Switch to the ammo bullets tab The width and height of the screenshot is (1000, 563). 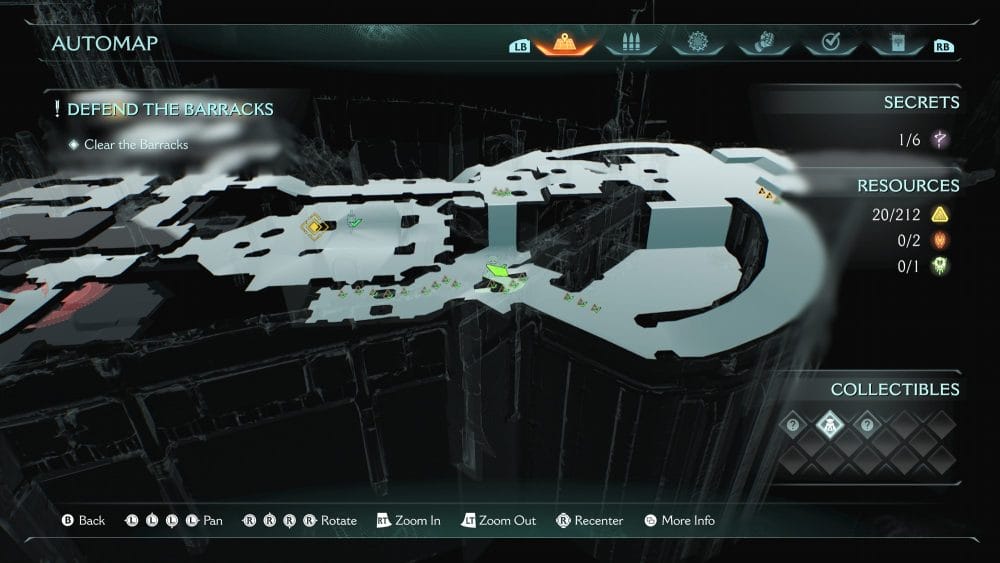coord(630,44)
